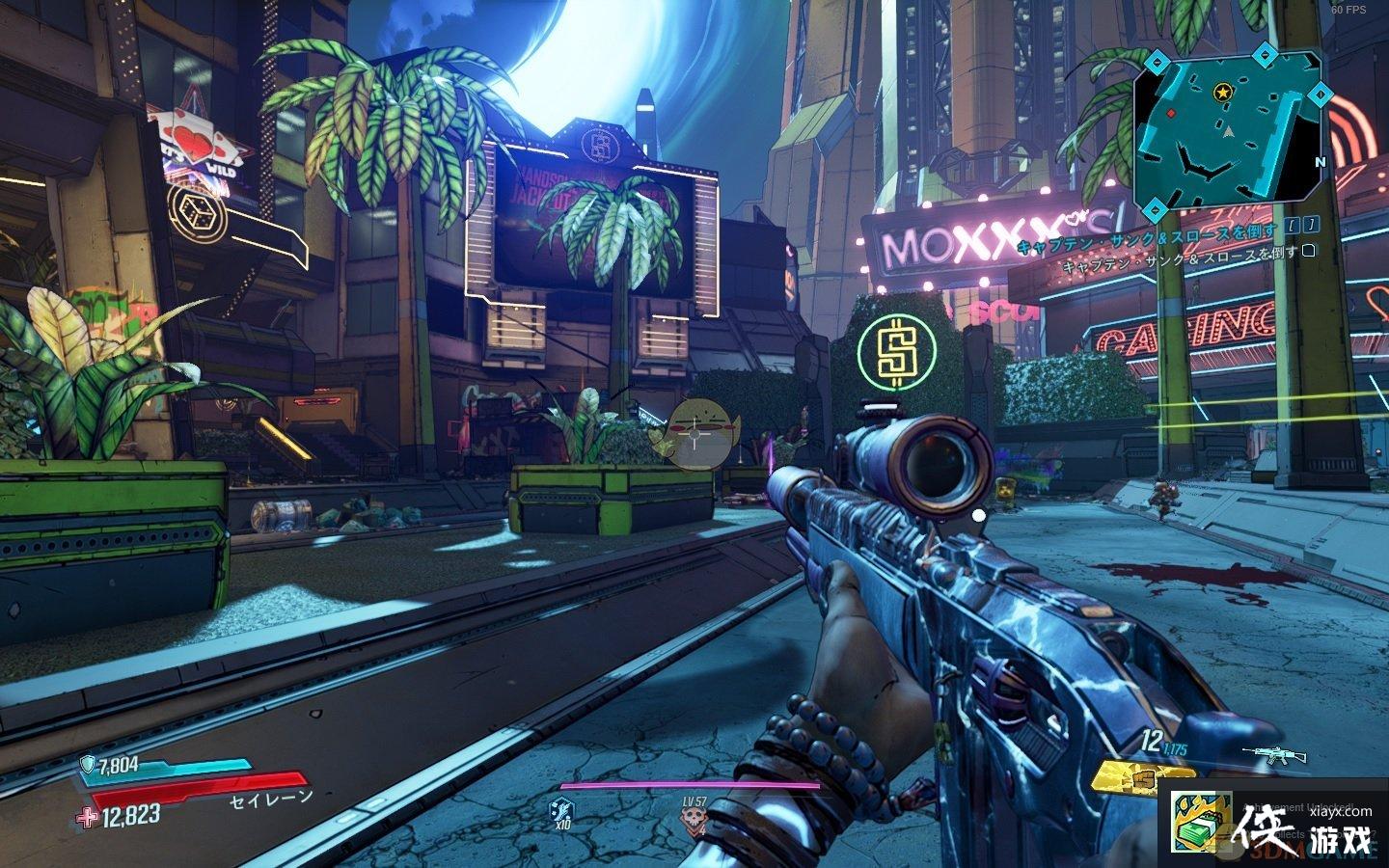Click the equipped assault rifle weapon icon
This screenshot has width=1389, height=868.
[x=1266, y=753]
